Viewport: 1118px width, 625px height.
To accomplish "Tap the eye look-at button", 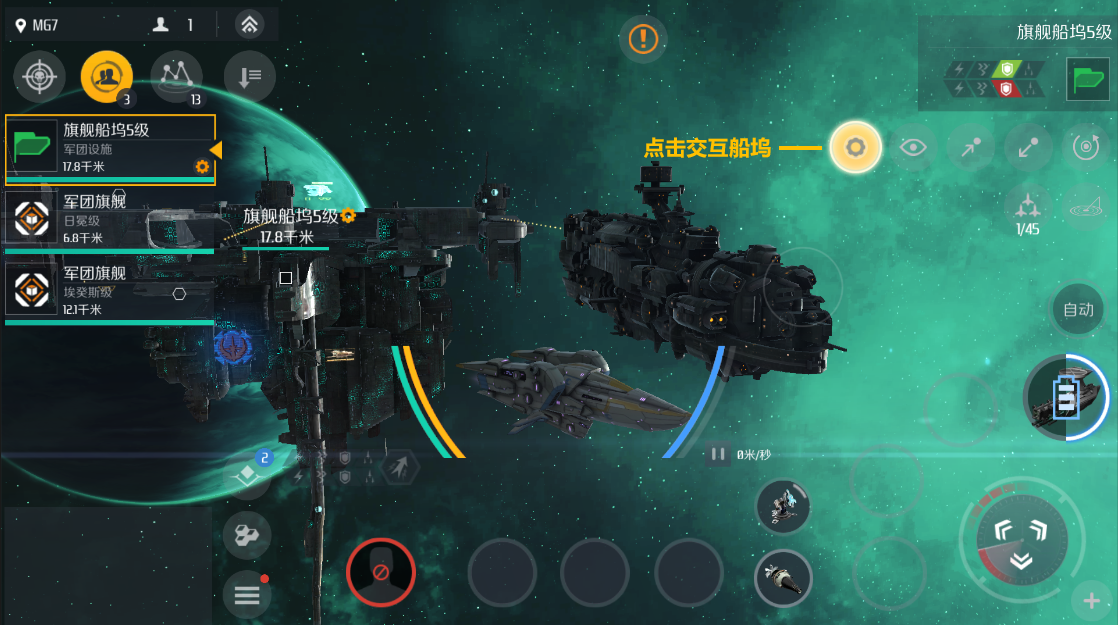I will coord(912,148).
